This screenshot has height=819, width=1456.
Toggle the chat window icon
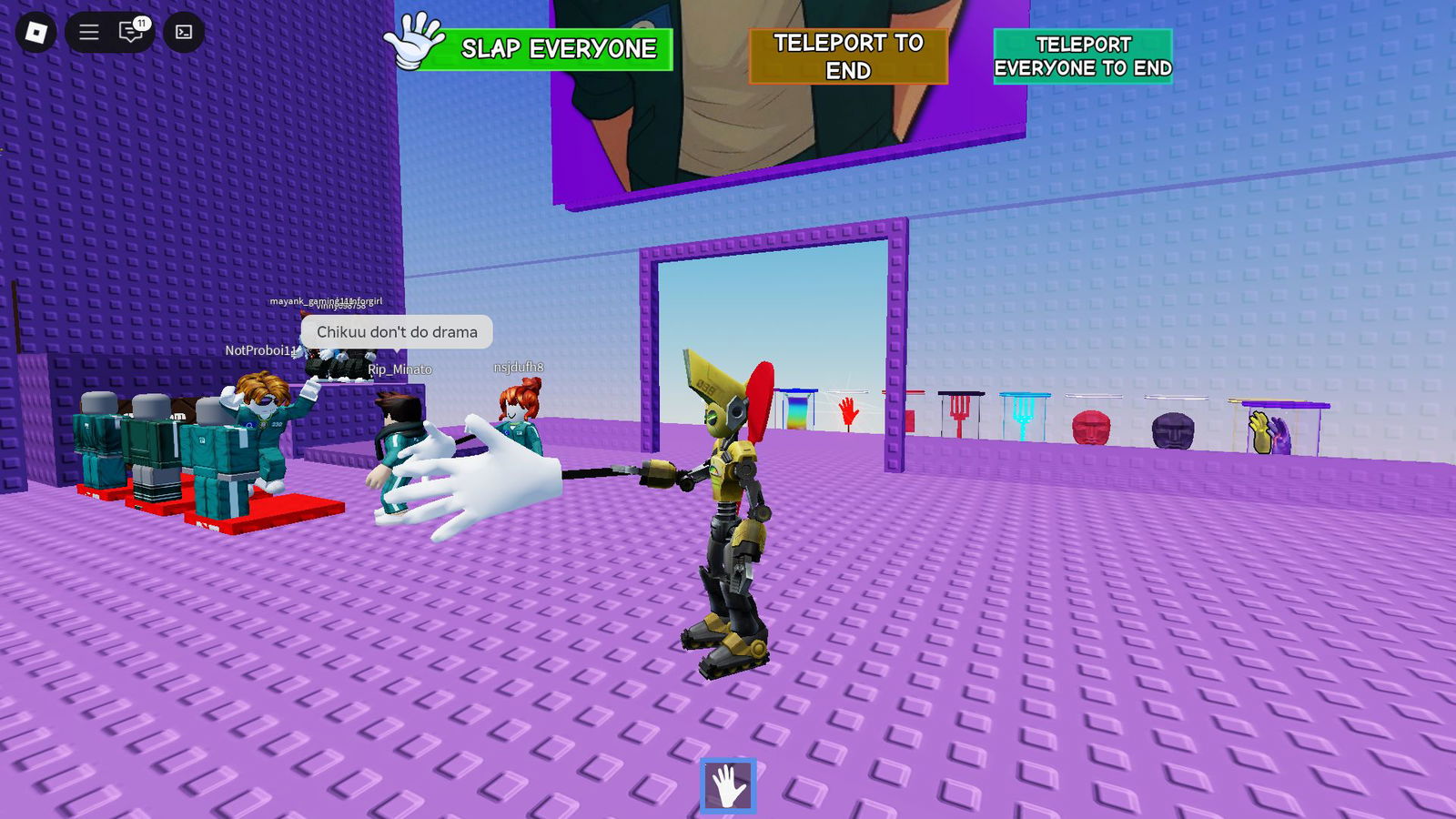pos(131,33)
